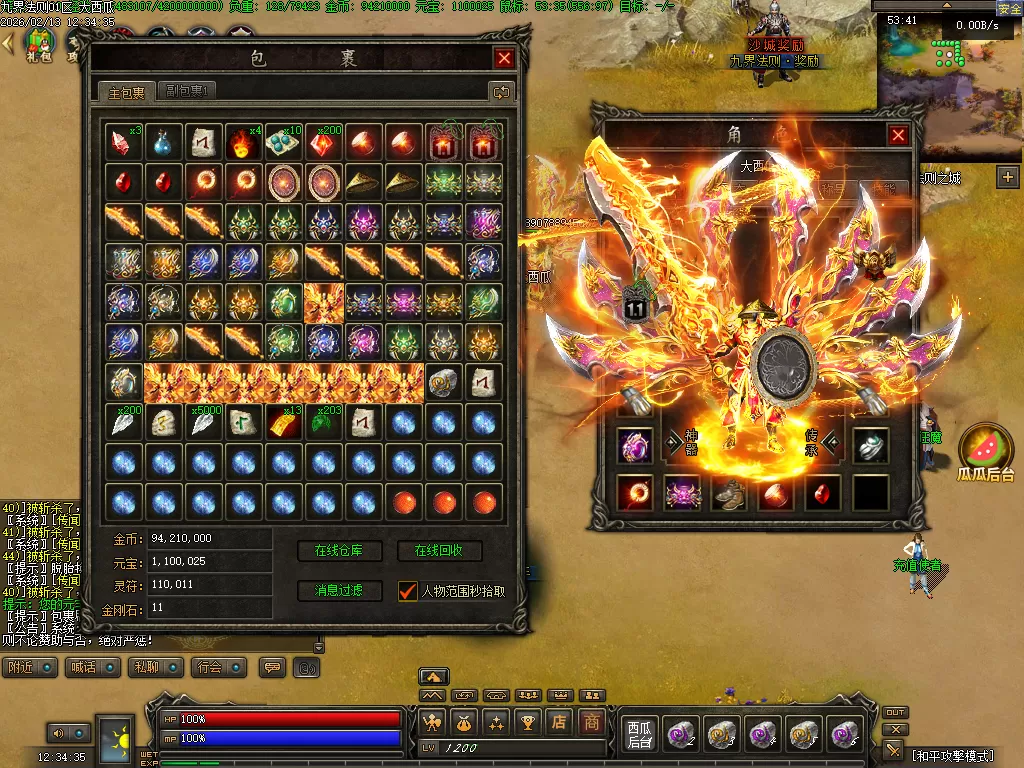Open the 消息过滤 message filter

(338, 591)
